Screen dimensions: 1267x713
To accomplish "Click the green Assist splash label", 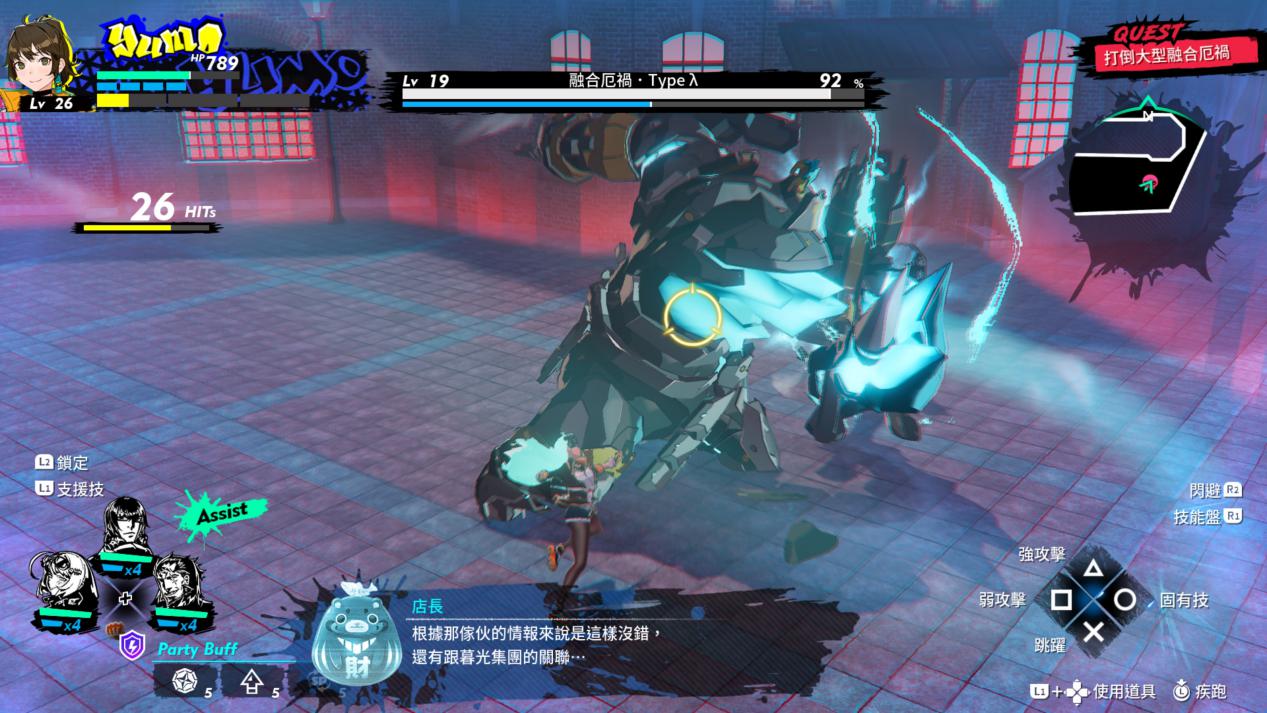I will click(x=221, y=513).
